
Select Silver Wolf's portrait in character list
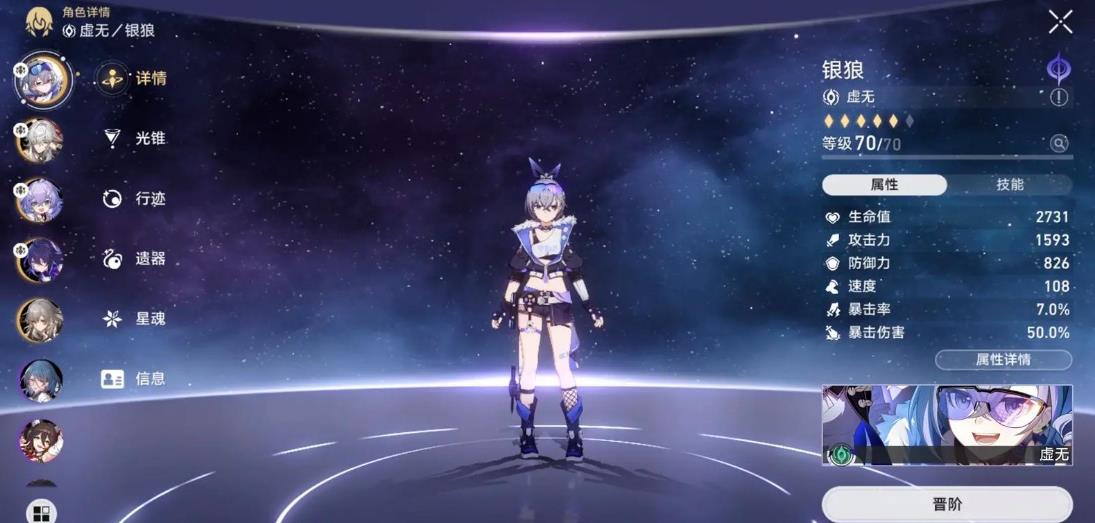[42, 78]
